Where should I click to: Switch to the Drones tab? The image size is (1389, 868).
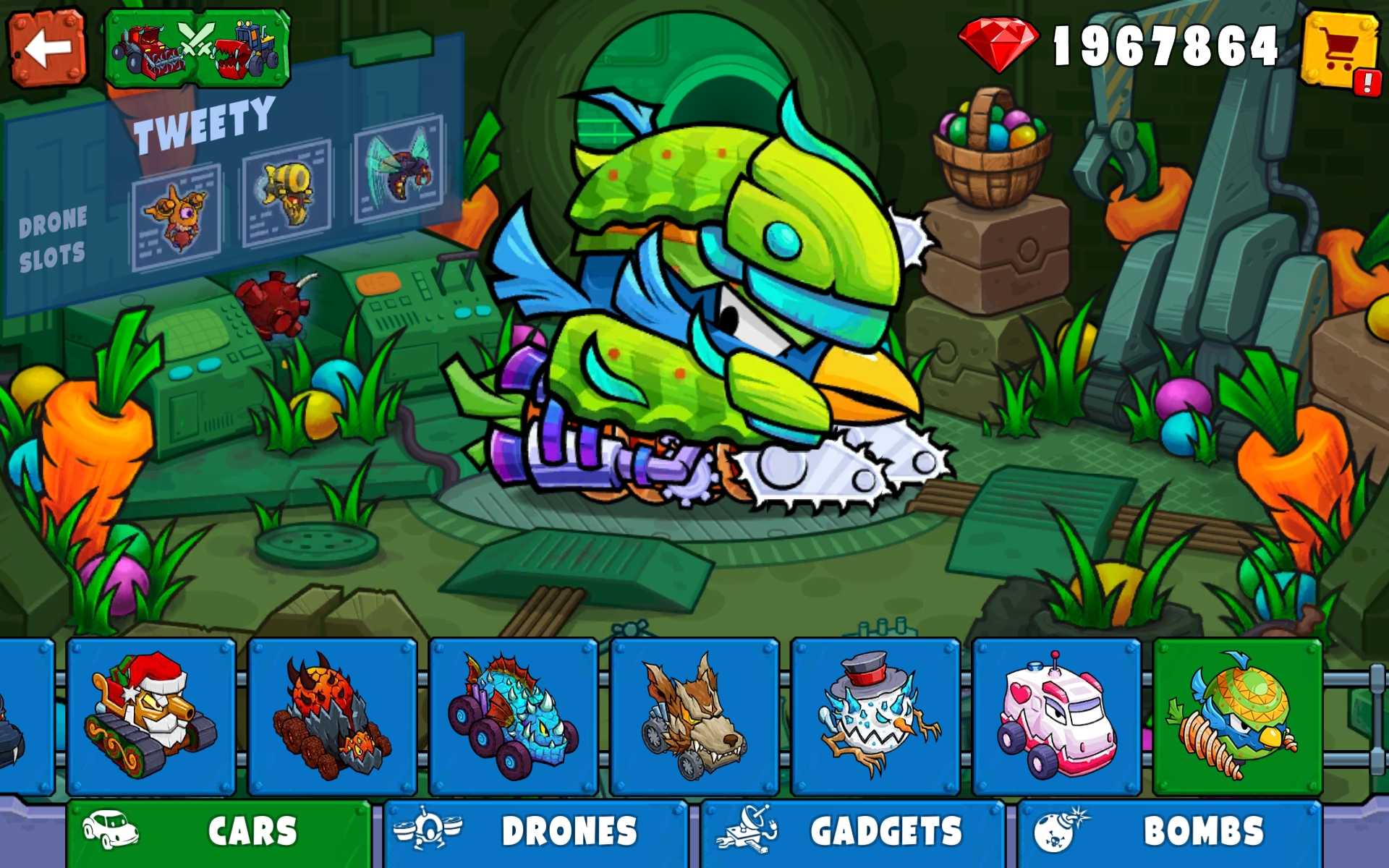tap(536, 832)
